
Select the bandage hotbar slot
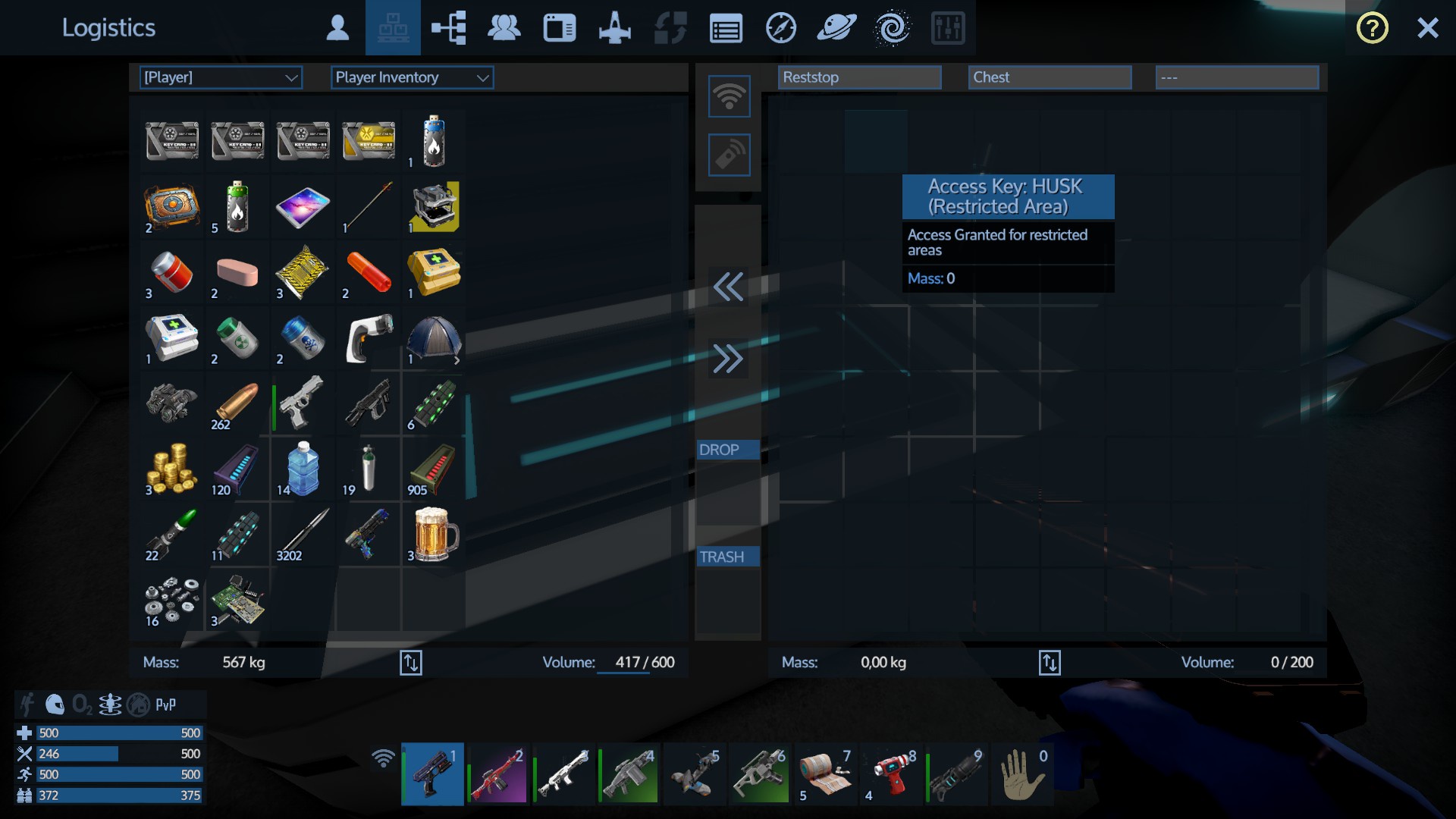coord(824,774)
